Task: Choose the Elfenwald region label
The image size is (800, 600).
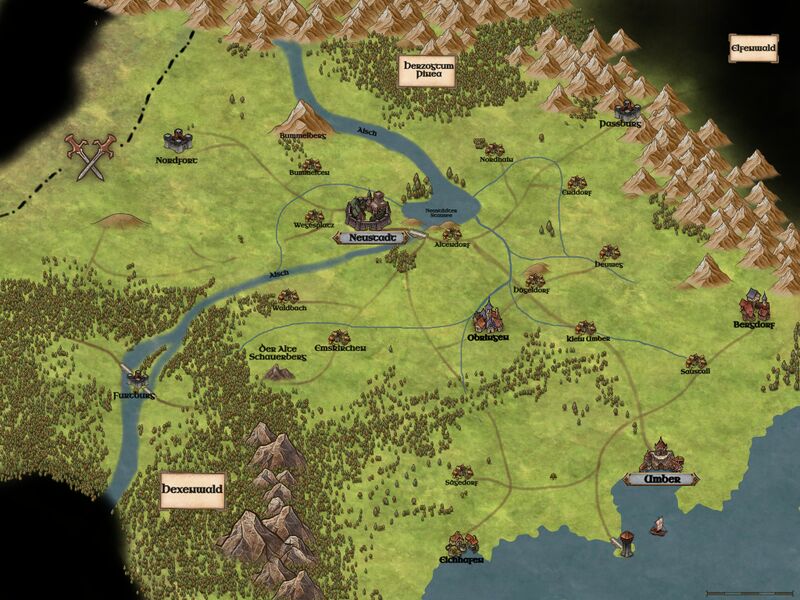Action: (x=754, y=47)
